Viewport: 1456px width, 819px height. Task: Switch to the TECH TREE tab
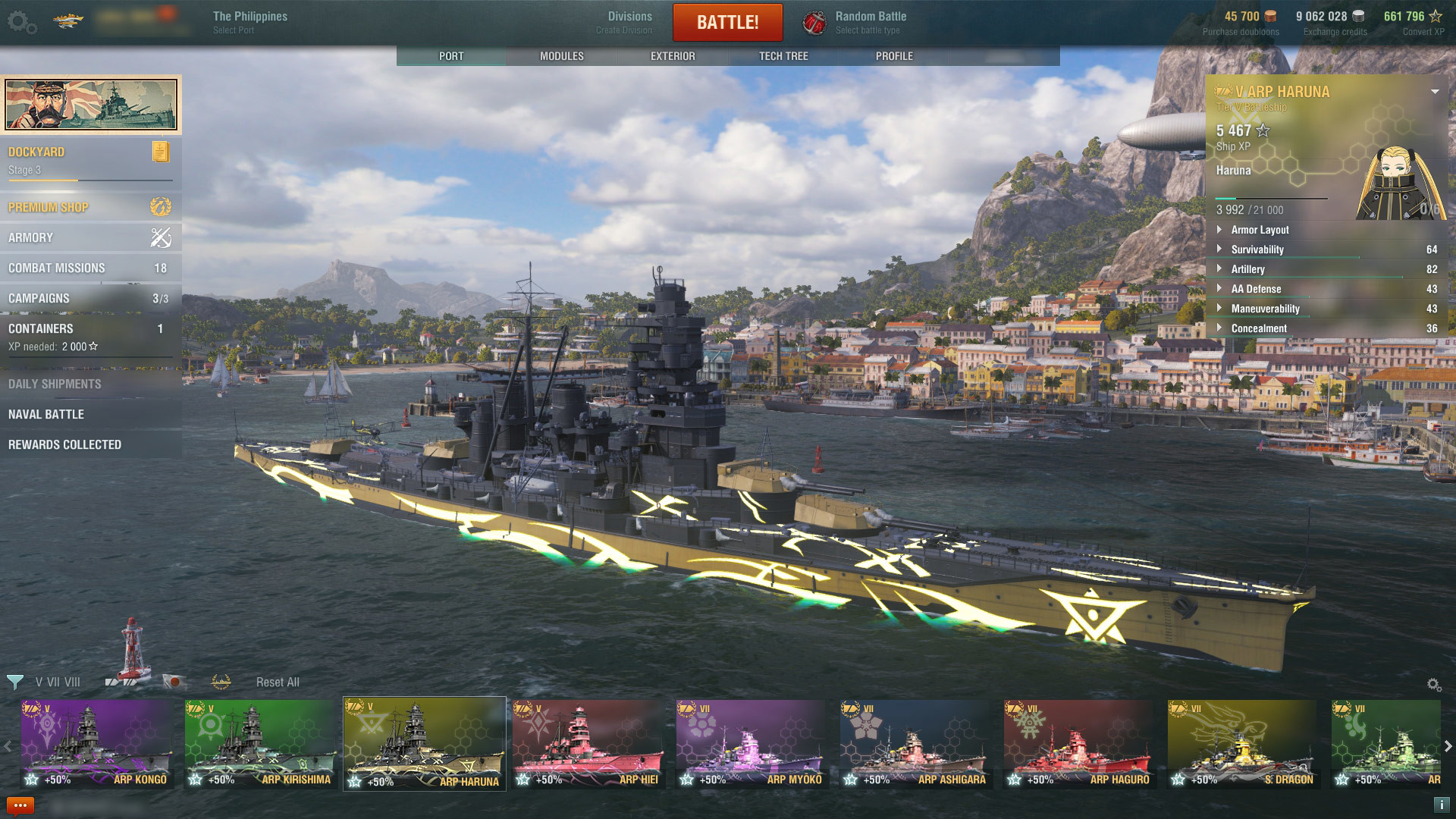[784, 55]
